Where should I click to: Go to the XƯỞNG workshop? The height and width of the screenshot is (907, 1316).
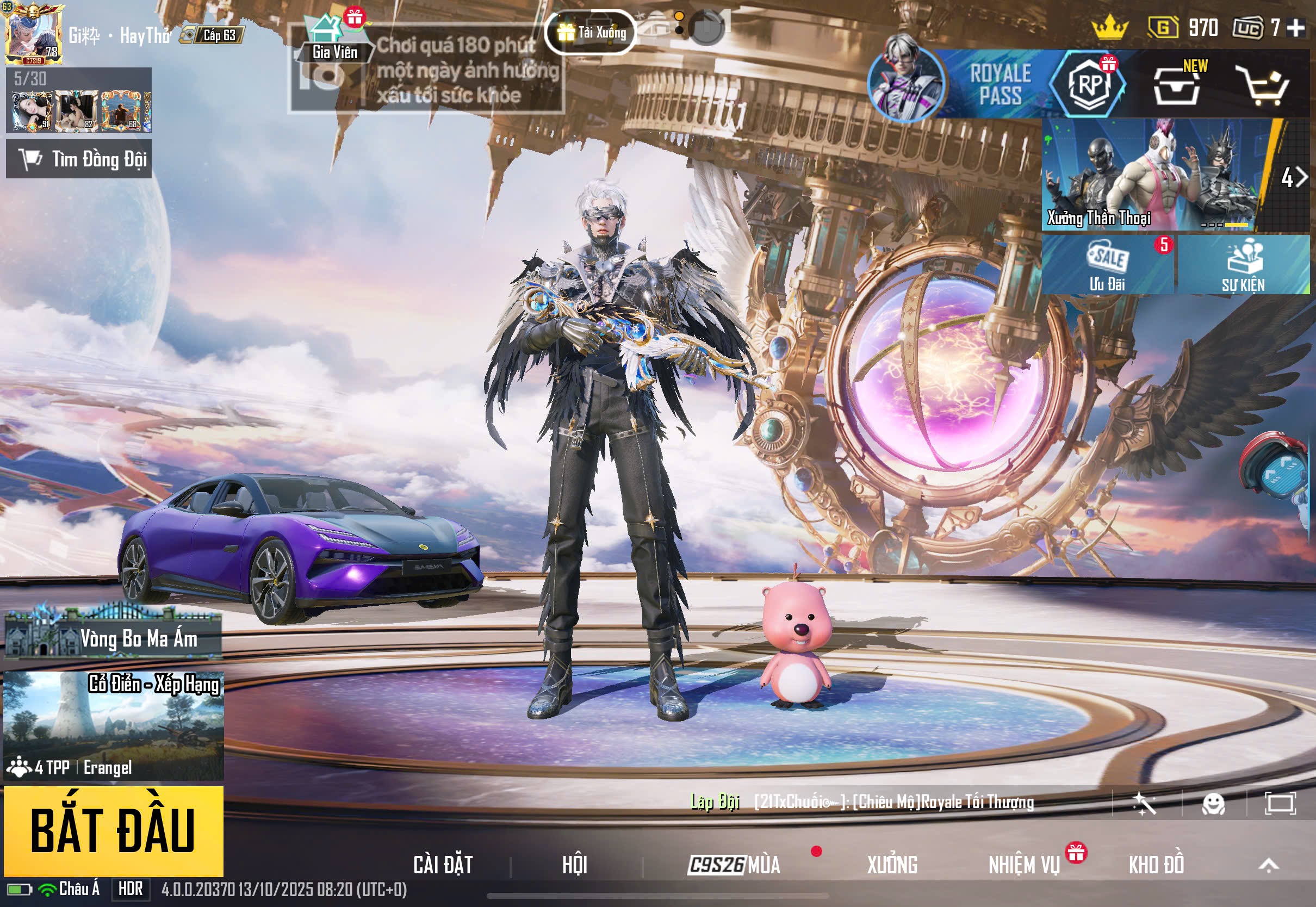tap(891, 865)
